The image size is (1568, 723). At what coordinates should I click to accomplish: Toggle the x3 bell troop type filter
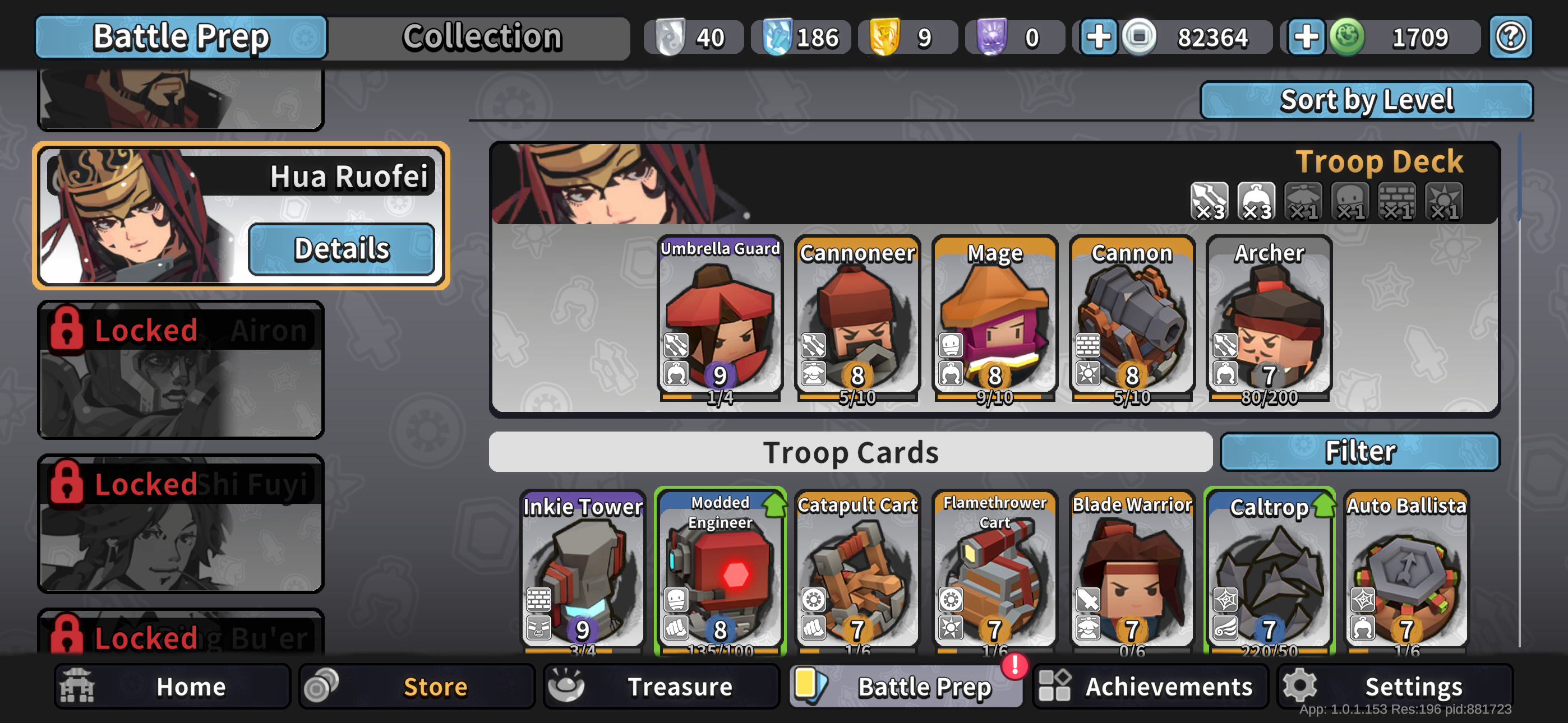coord(1256,203)
